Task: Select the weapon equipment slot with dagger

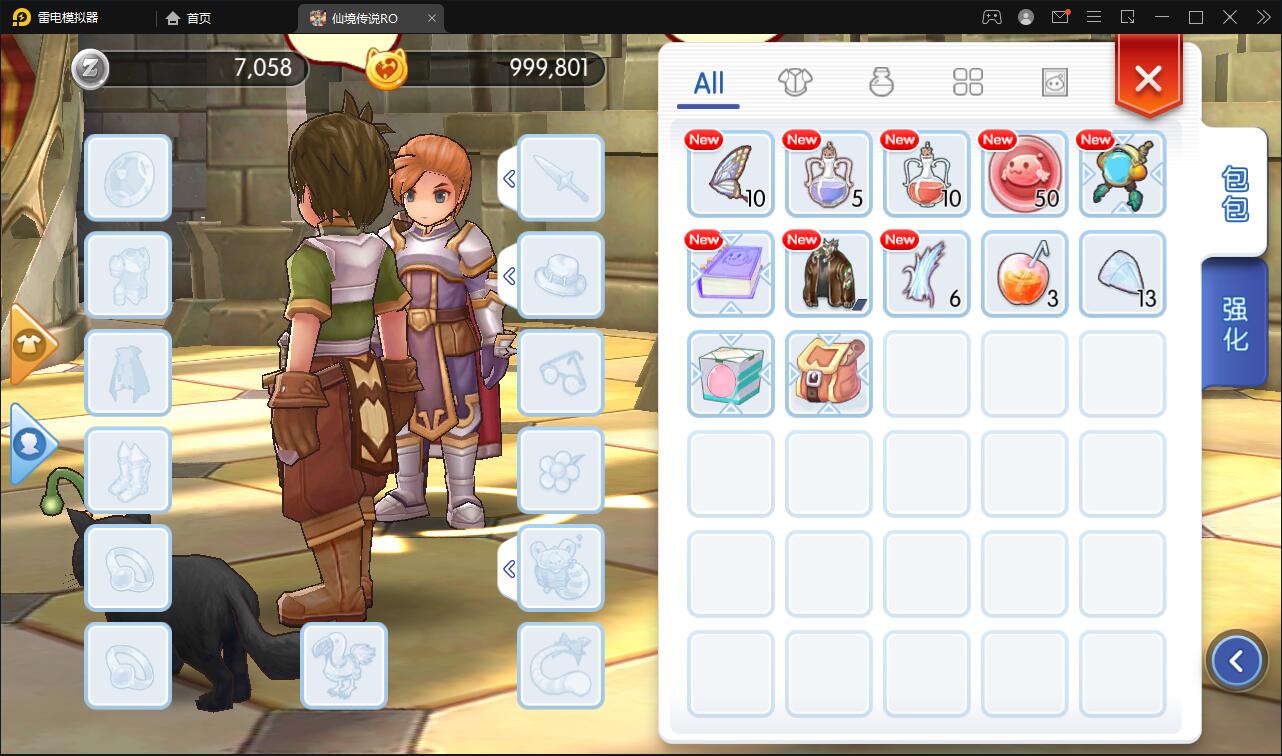Action: coord(560,178)
